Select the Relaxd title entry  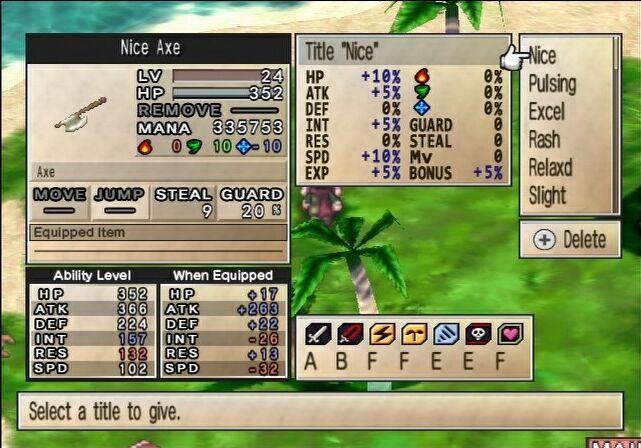click(550, 168)
